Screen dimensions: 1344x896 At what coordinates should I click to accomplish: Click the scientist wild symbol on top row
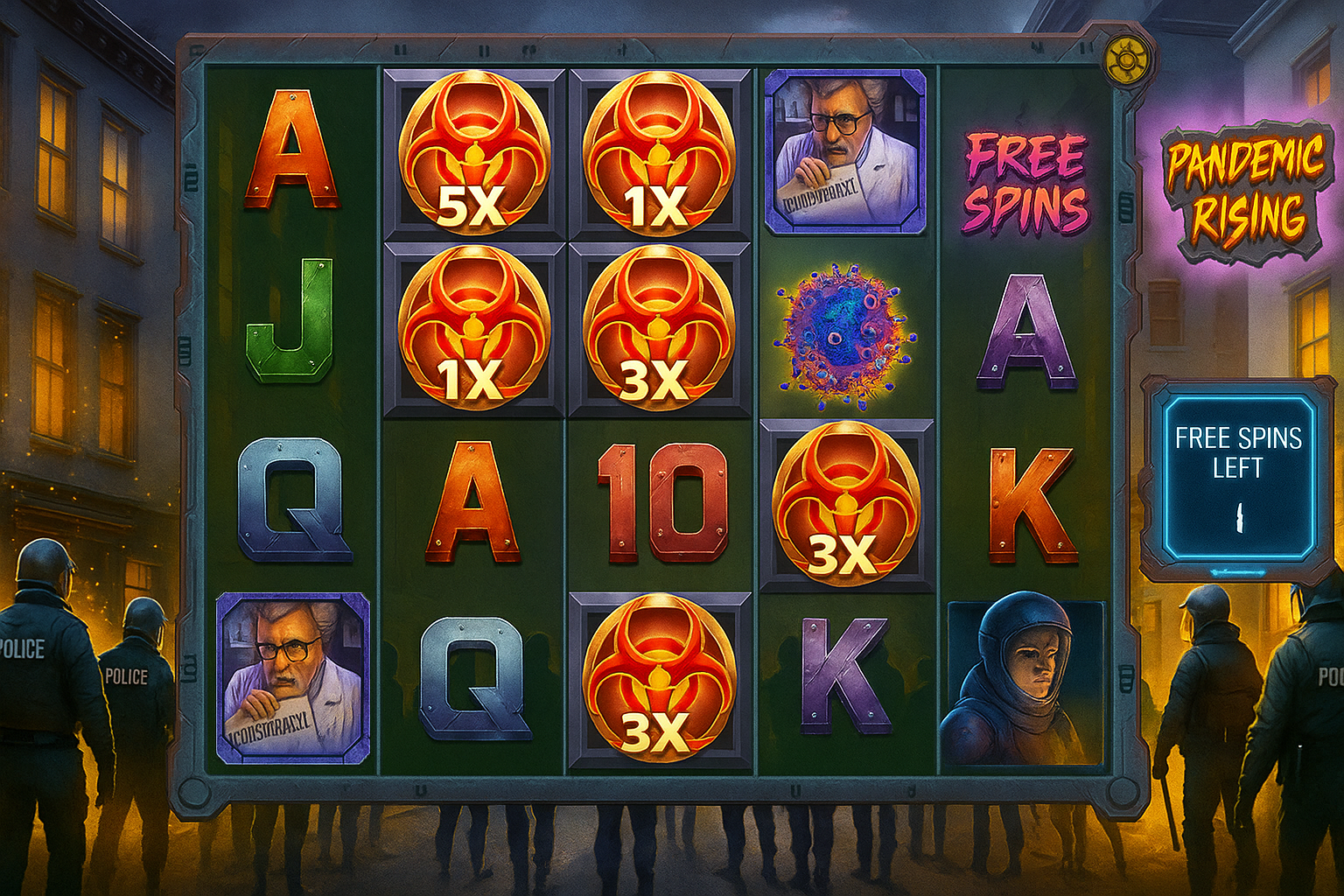point(847,153)
